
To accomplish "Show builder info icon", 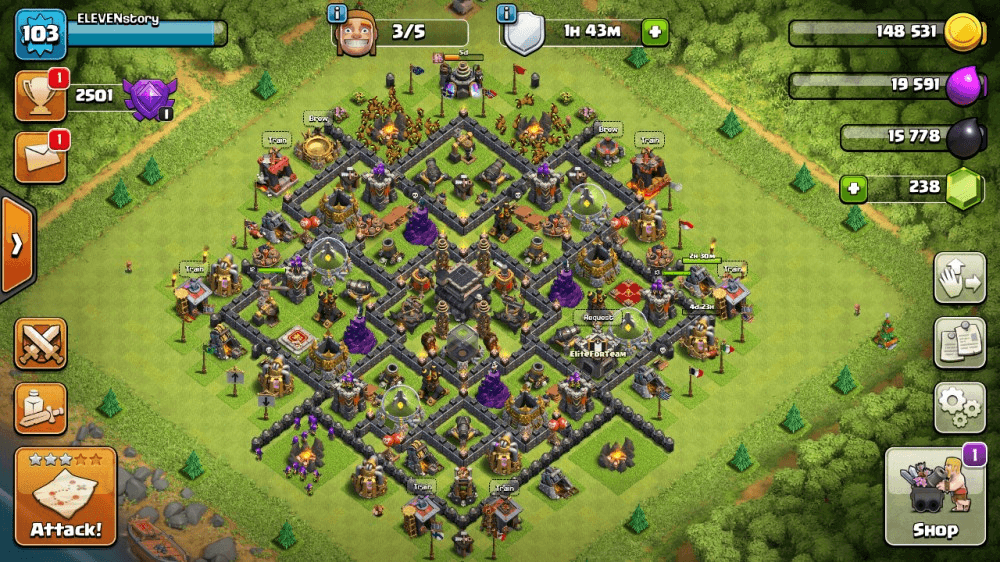I will tap(337, 14).
